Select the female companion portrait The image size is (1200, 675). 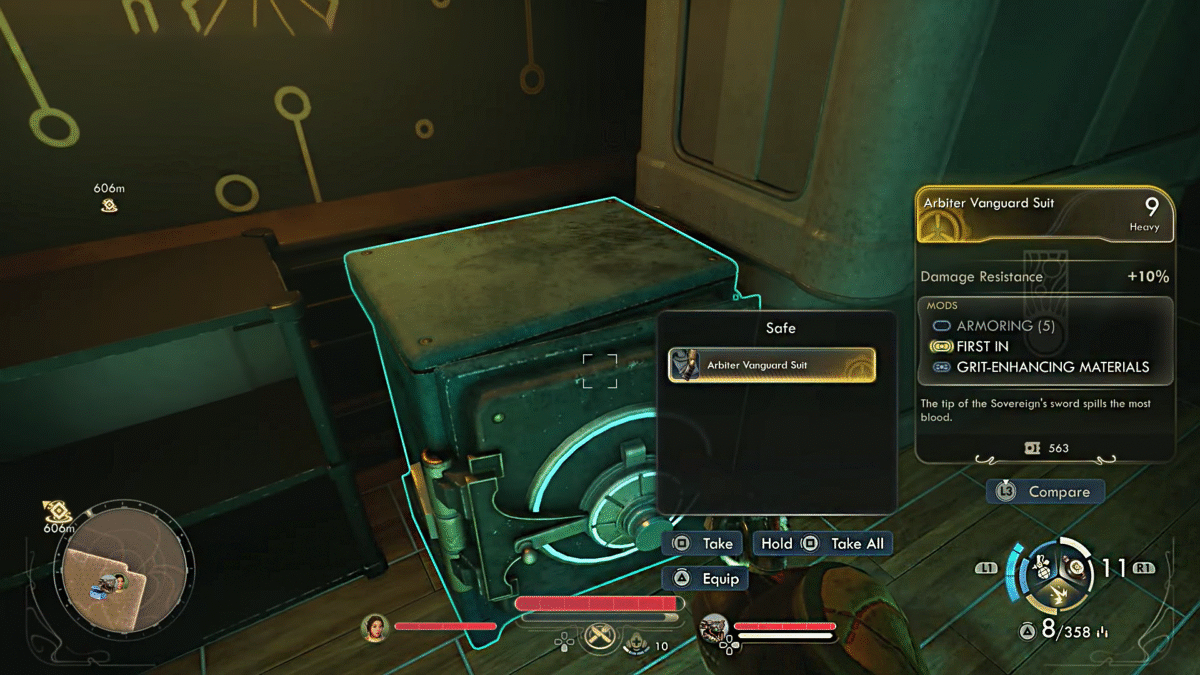pyautogui.click(x=375, y=627)
